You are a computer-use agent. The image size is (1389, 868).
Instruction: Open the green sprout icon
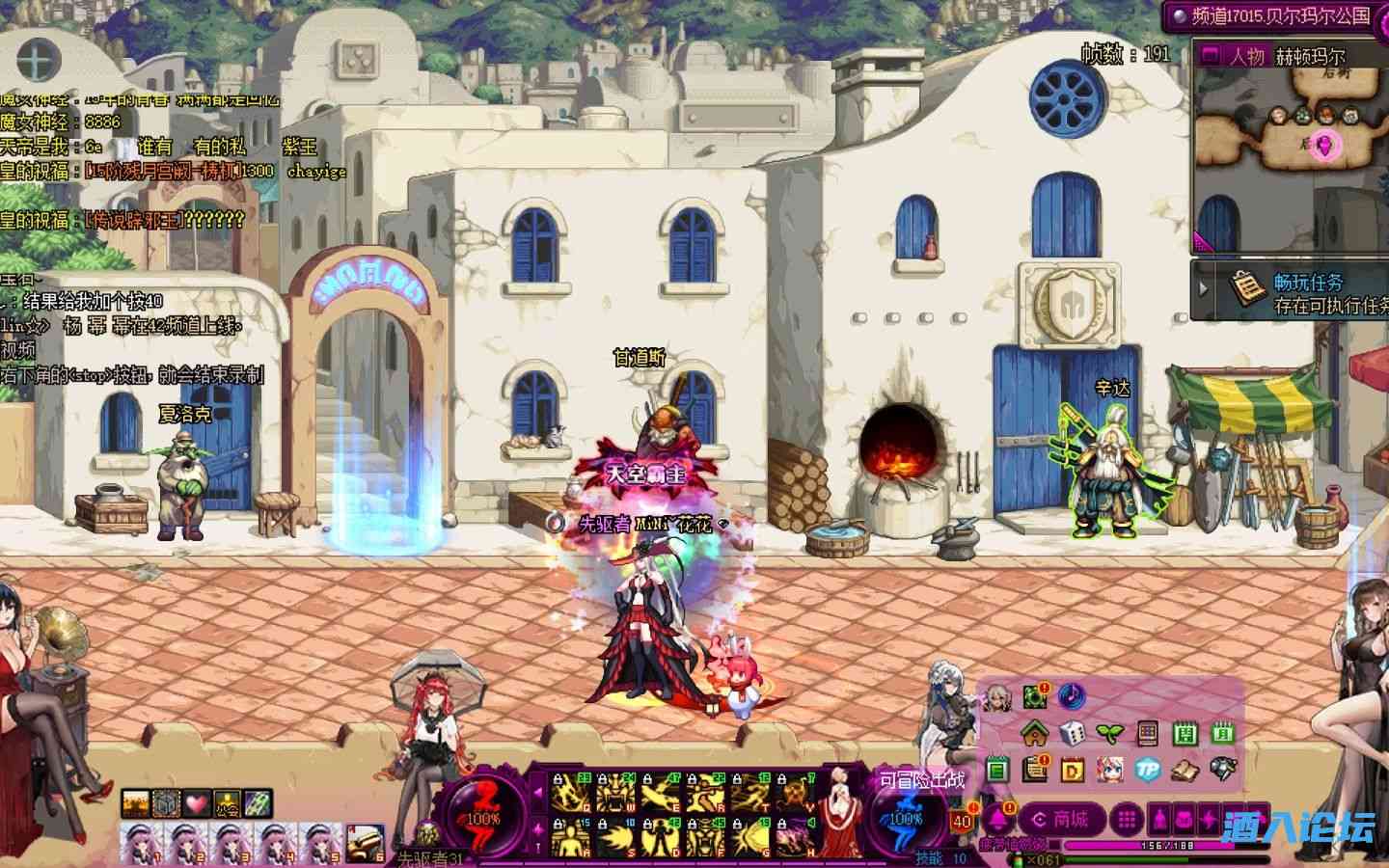click(1110, 734)
